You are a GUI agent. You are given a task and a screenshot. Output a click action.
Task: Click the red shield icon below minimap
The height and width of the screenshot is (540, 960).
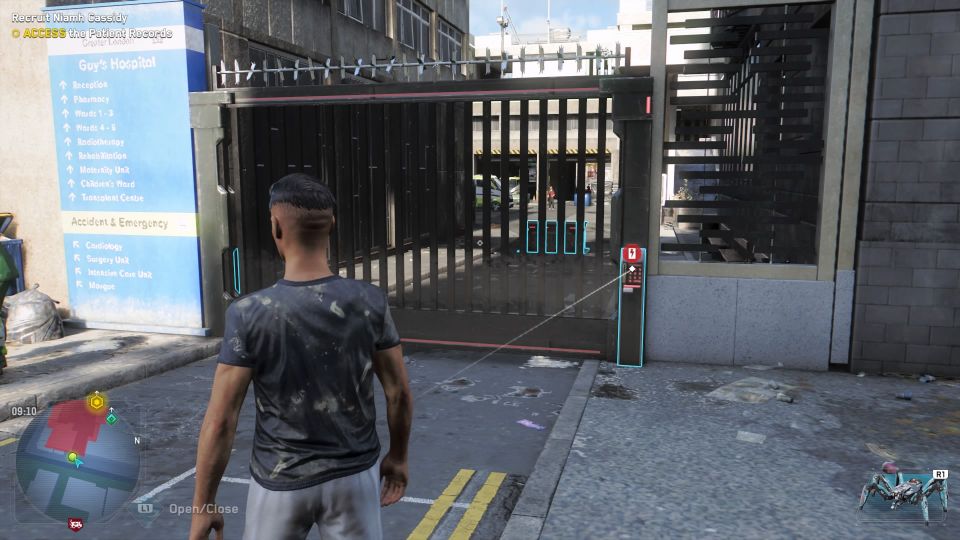(x=75, y=523)
